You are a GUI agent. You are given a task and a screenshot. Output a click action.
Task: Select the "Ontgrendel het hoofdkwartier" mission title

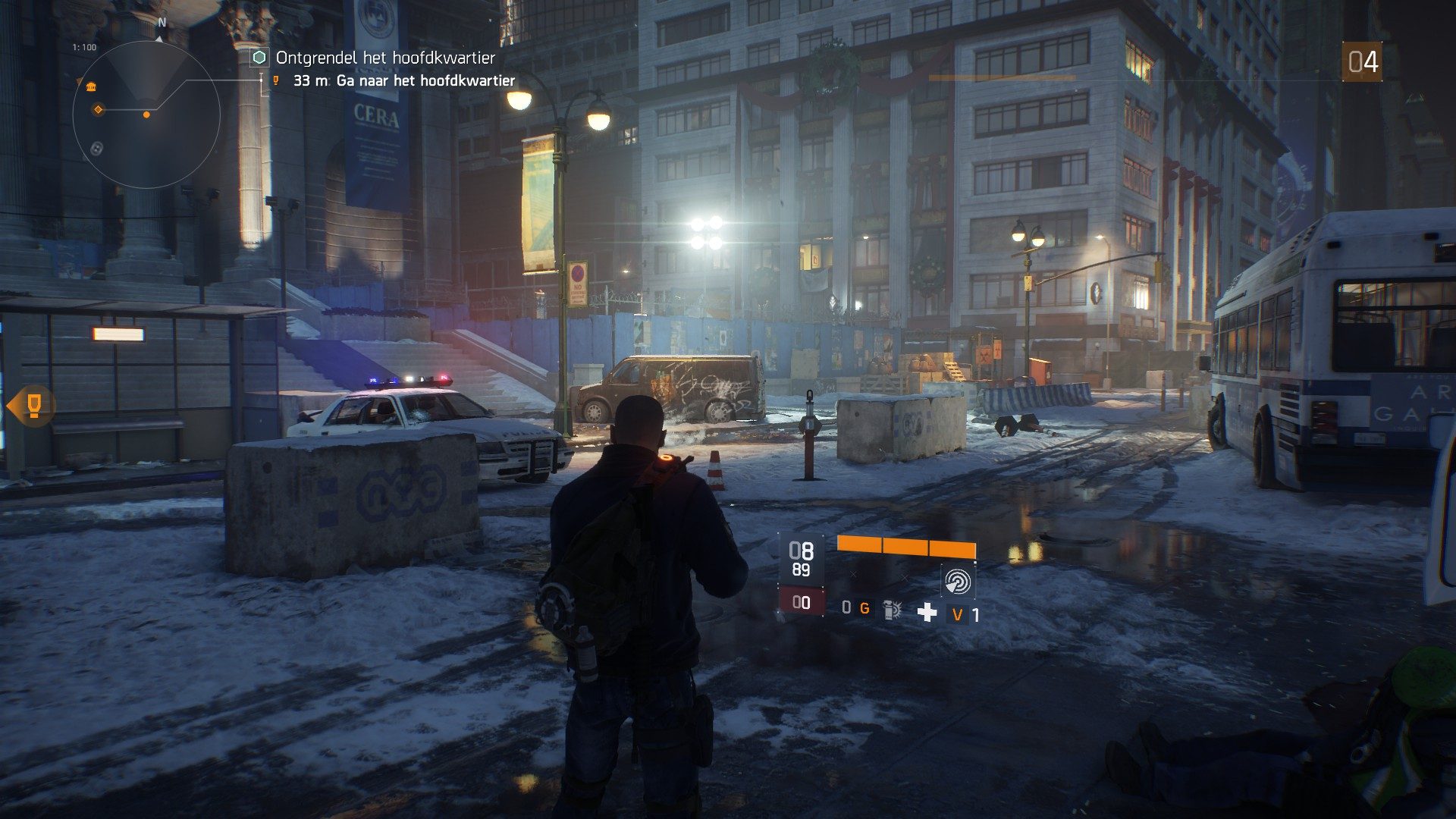click(385, 58)
